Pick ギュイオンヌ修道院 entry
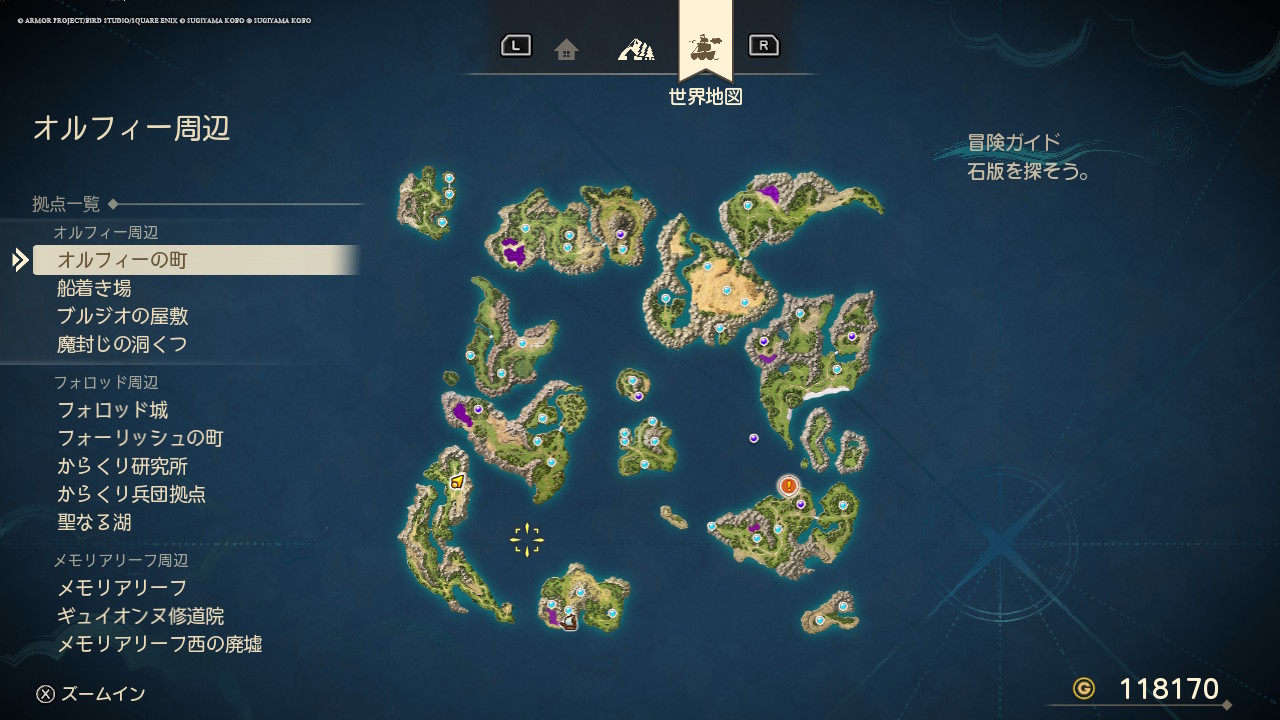Screen dimensions: 1280x720 tap(140, 616)
